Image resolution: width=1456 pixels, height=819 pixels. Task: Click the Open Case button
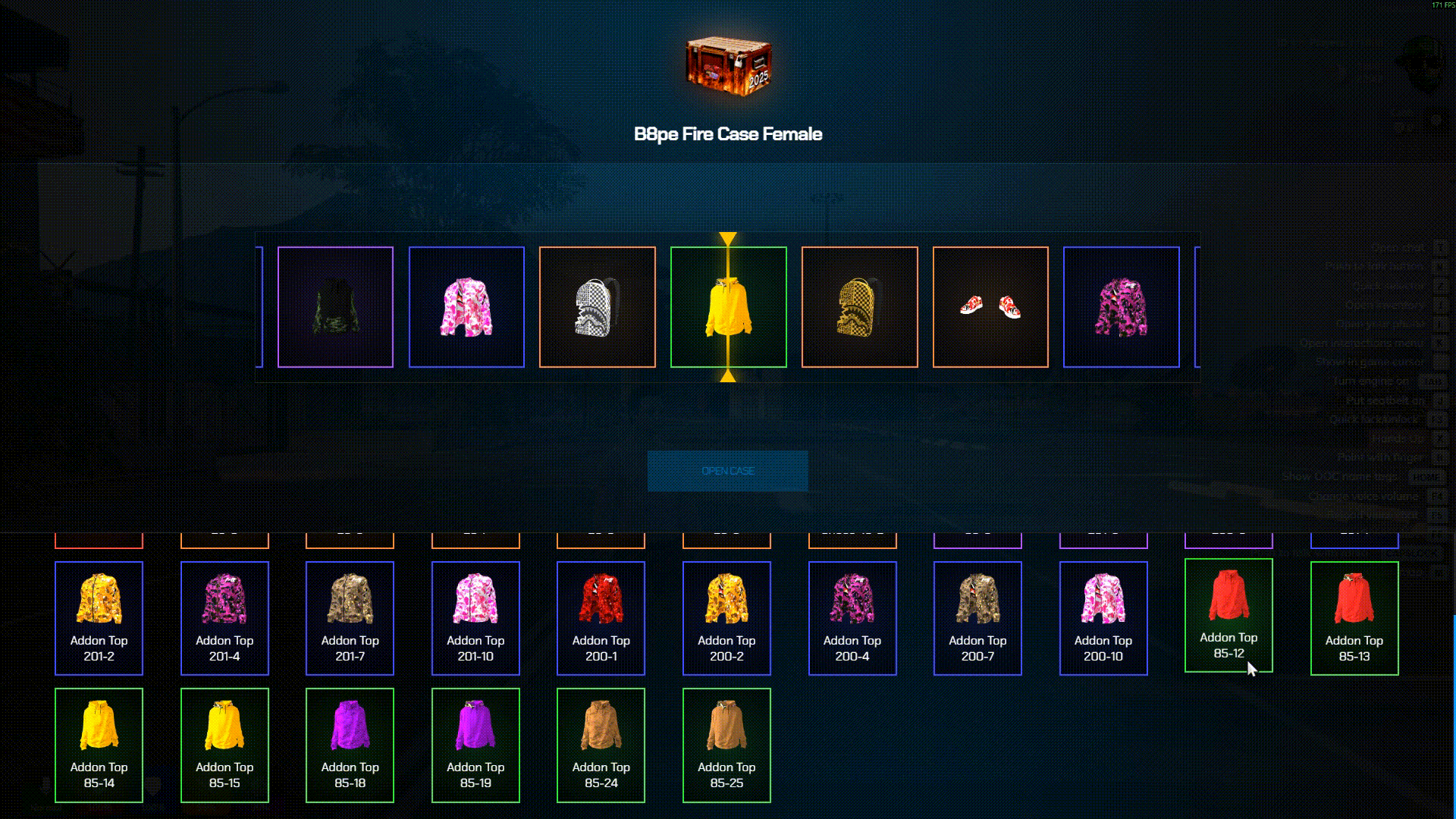727,471
